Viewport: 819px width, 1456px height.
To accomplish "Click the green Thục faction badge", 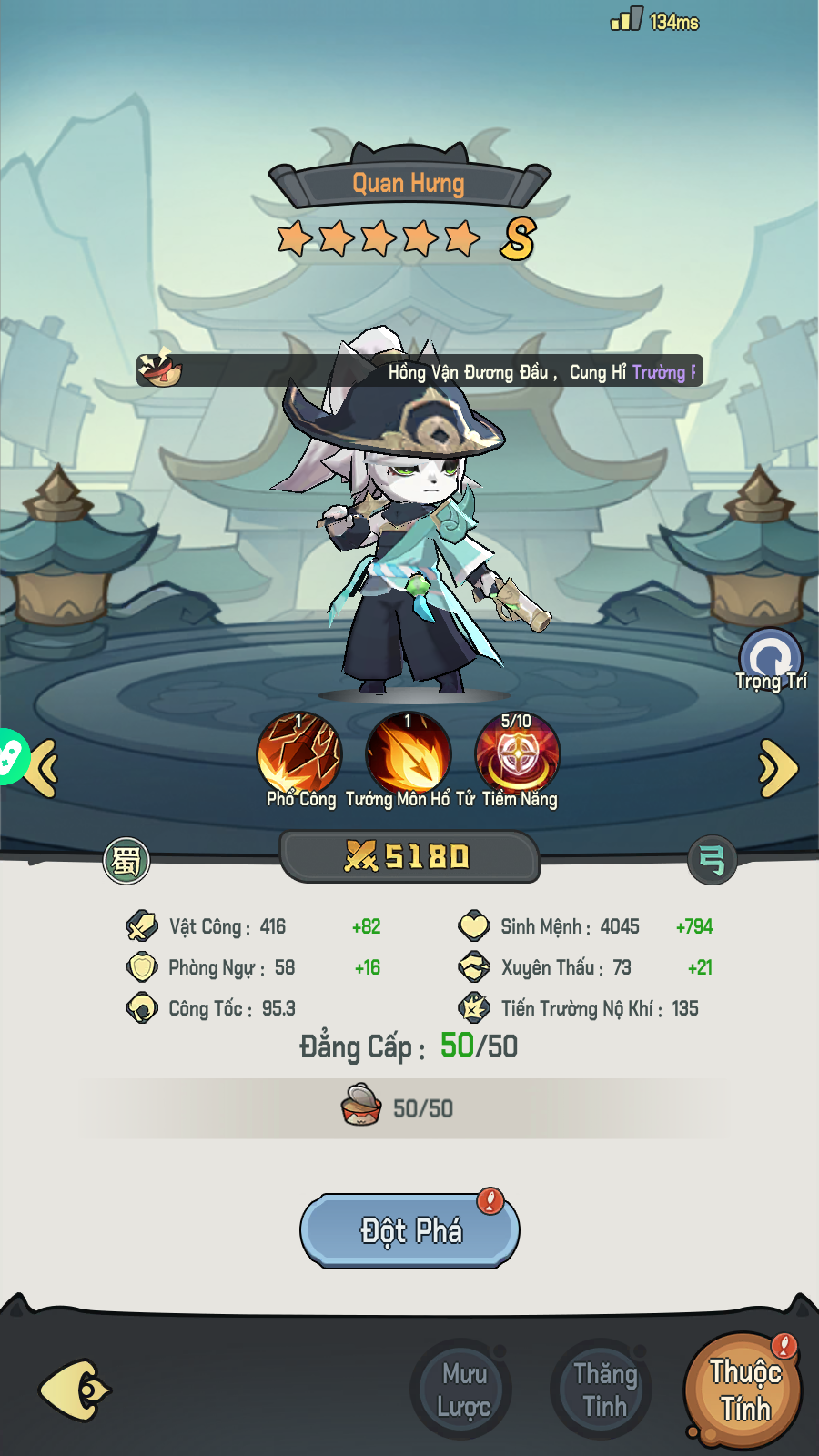I will (x=126, y=860).
